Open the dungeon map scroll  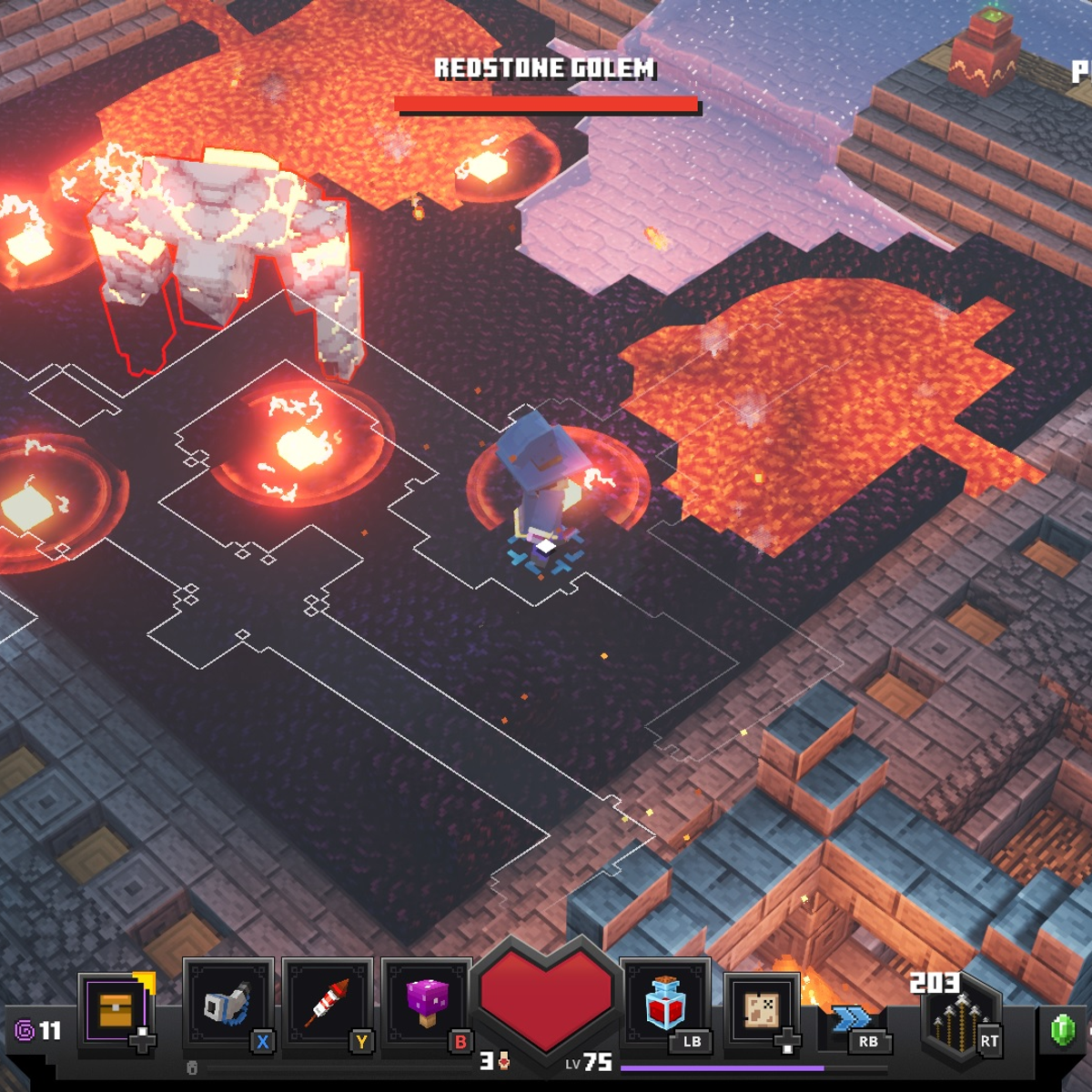(x=762, y=1009)
